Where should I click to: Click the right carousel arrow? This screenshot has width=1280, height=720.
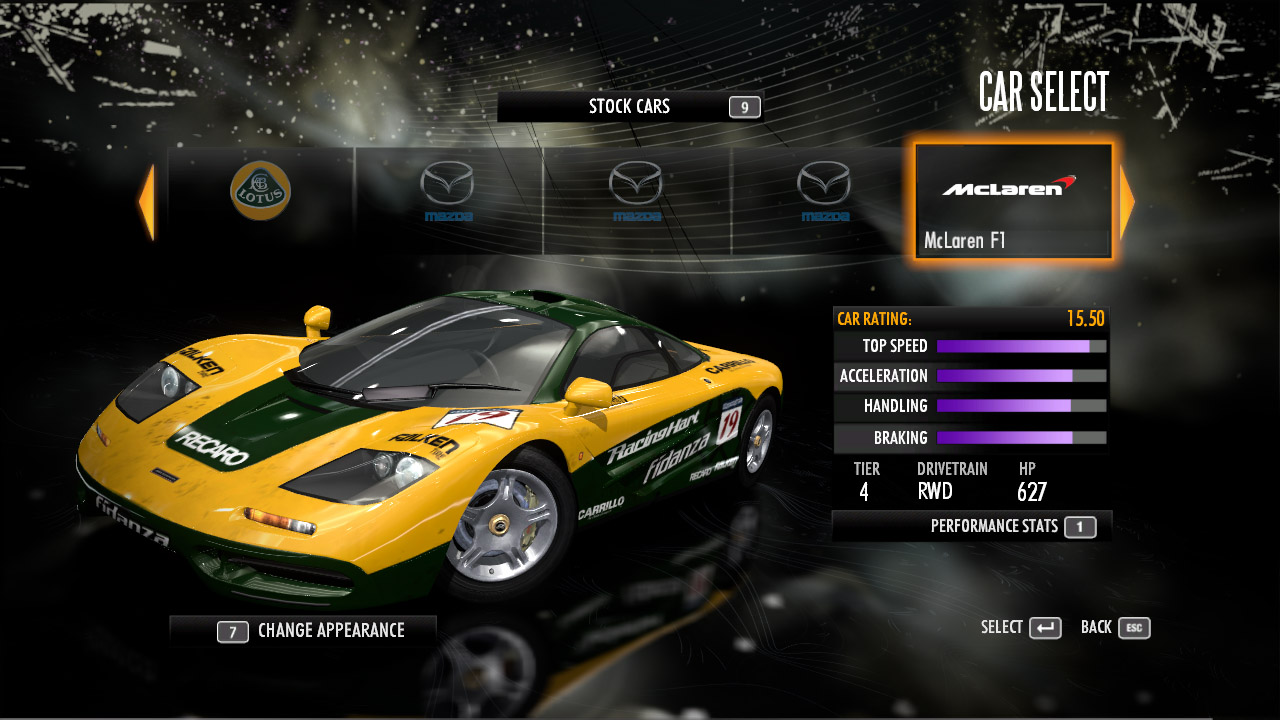[x=1127, y=203]
